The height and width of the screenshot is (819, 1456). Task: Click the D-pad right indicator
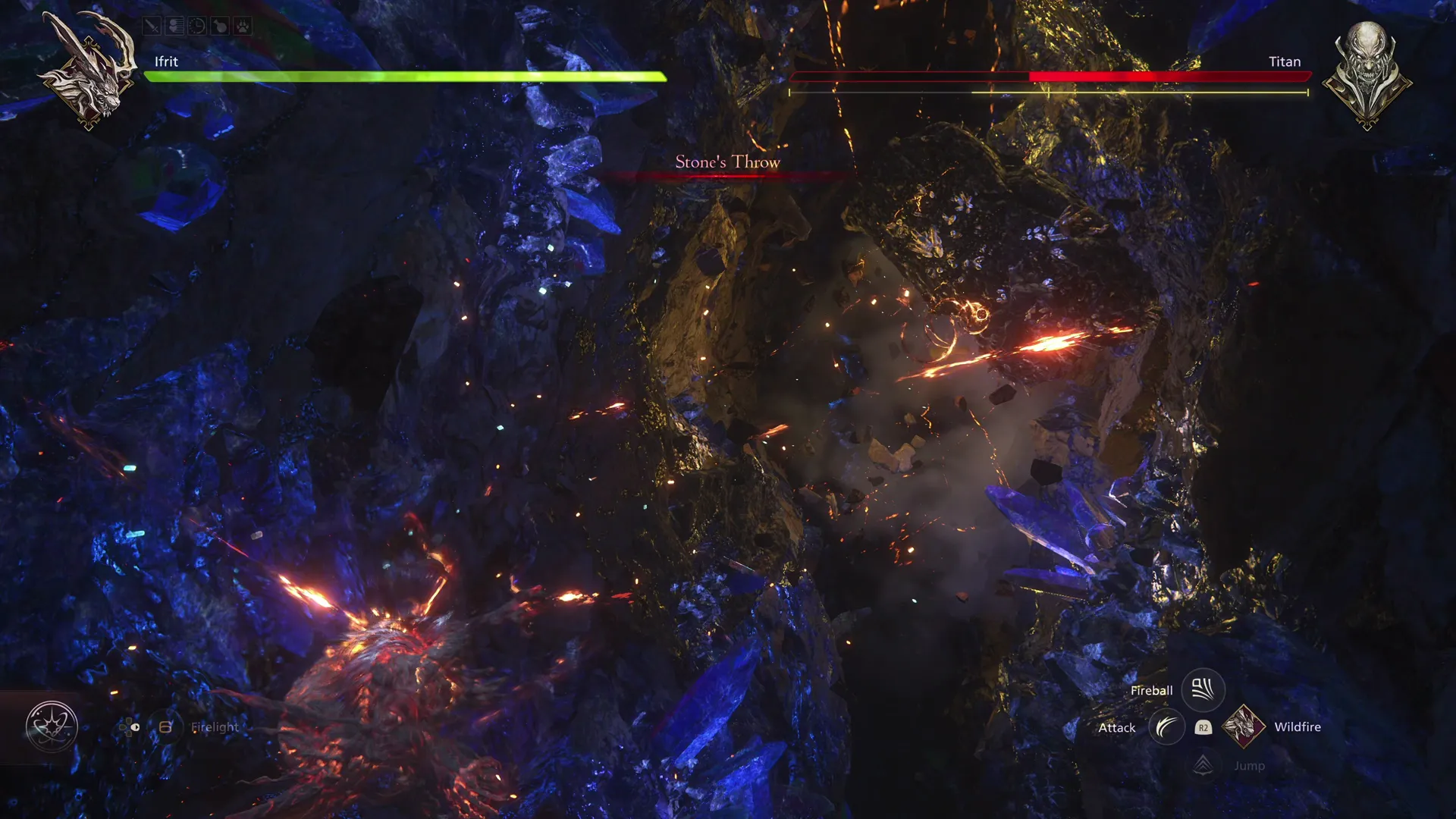[134, 726]
